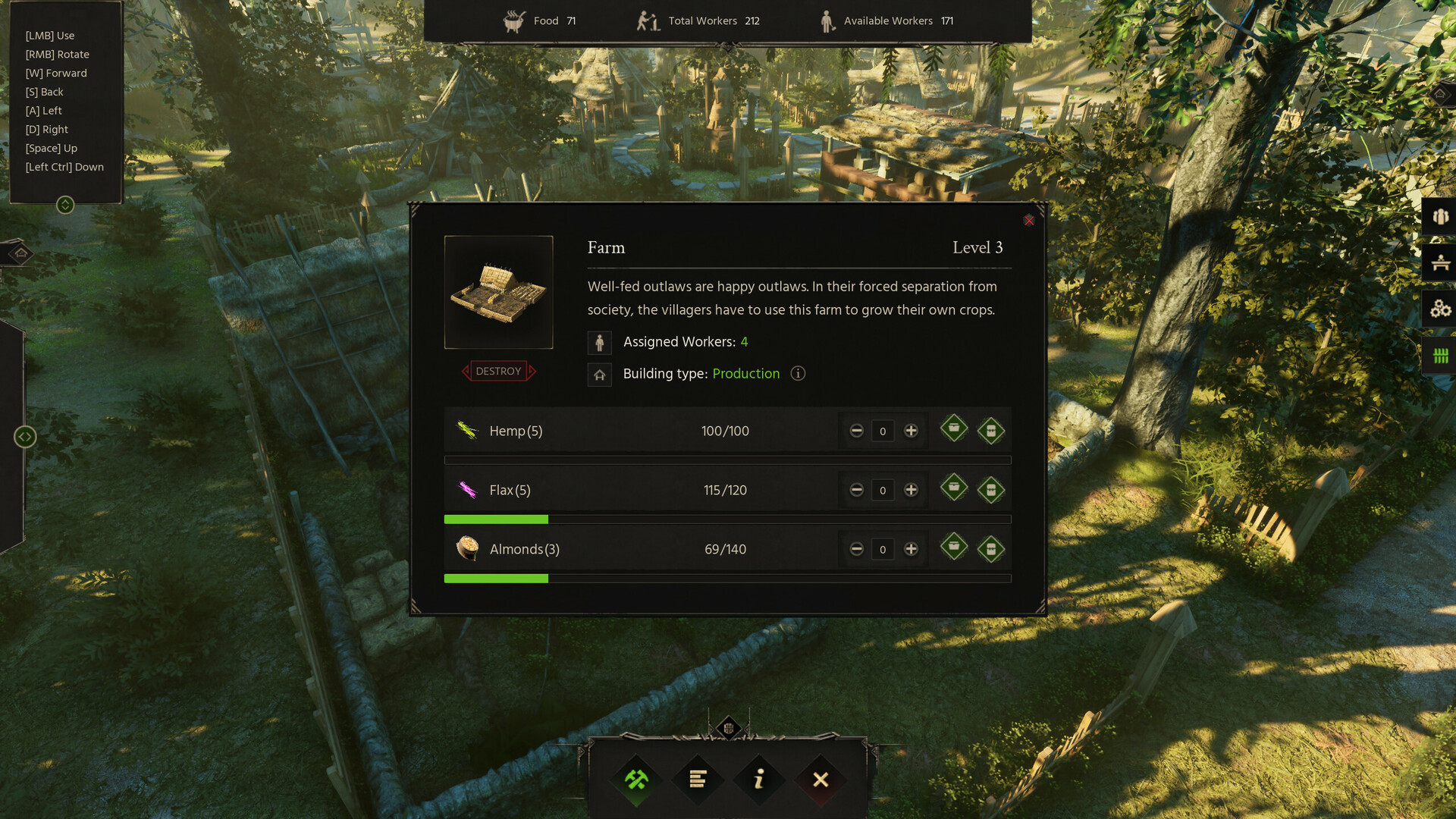Select the gears production icon on right sidebar
The image size is (1456, 819).
click(x=1439, y=309)
